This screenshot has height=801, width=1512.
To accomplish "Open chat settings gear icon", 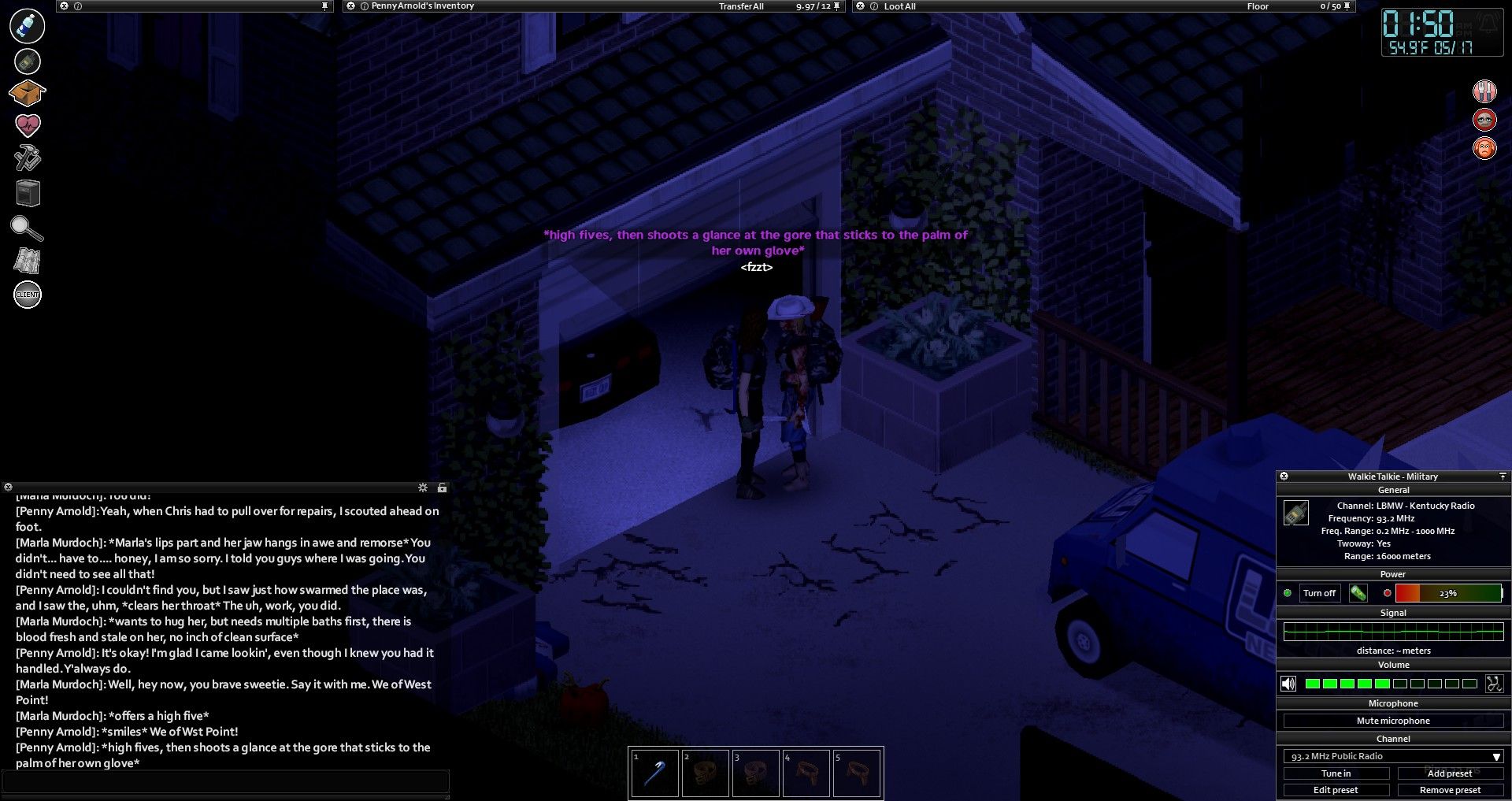I will pyautogui.click(x=423, y=488).
